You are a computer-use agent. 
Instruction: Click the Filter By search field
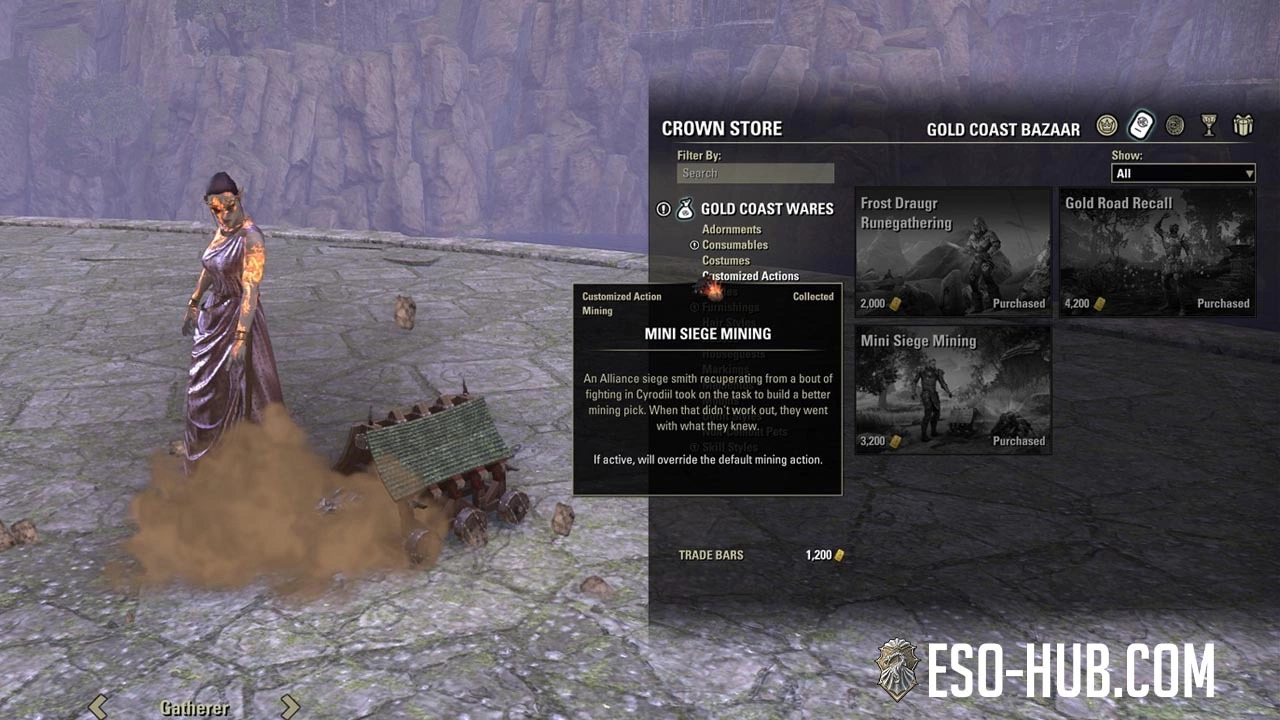pyautogui.click(x=755, y=173)
